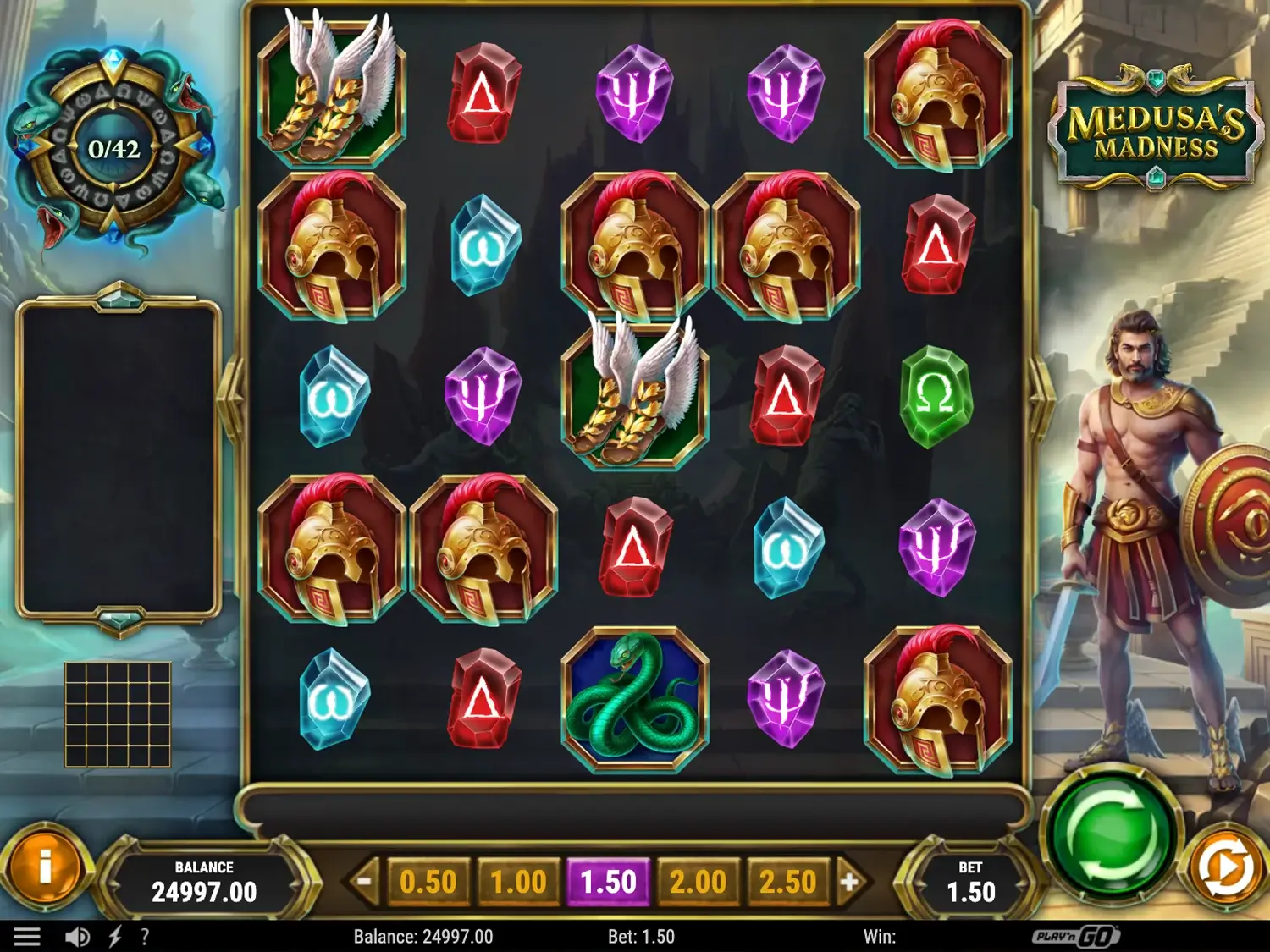Screen dimensions: 1270x952
Task: Decrease the bet with the minus arrow
Action: [x=364, y=883]
